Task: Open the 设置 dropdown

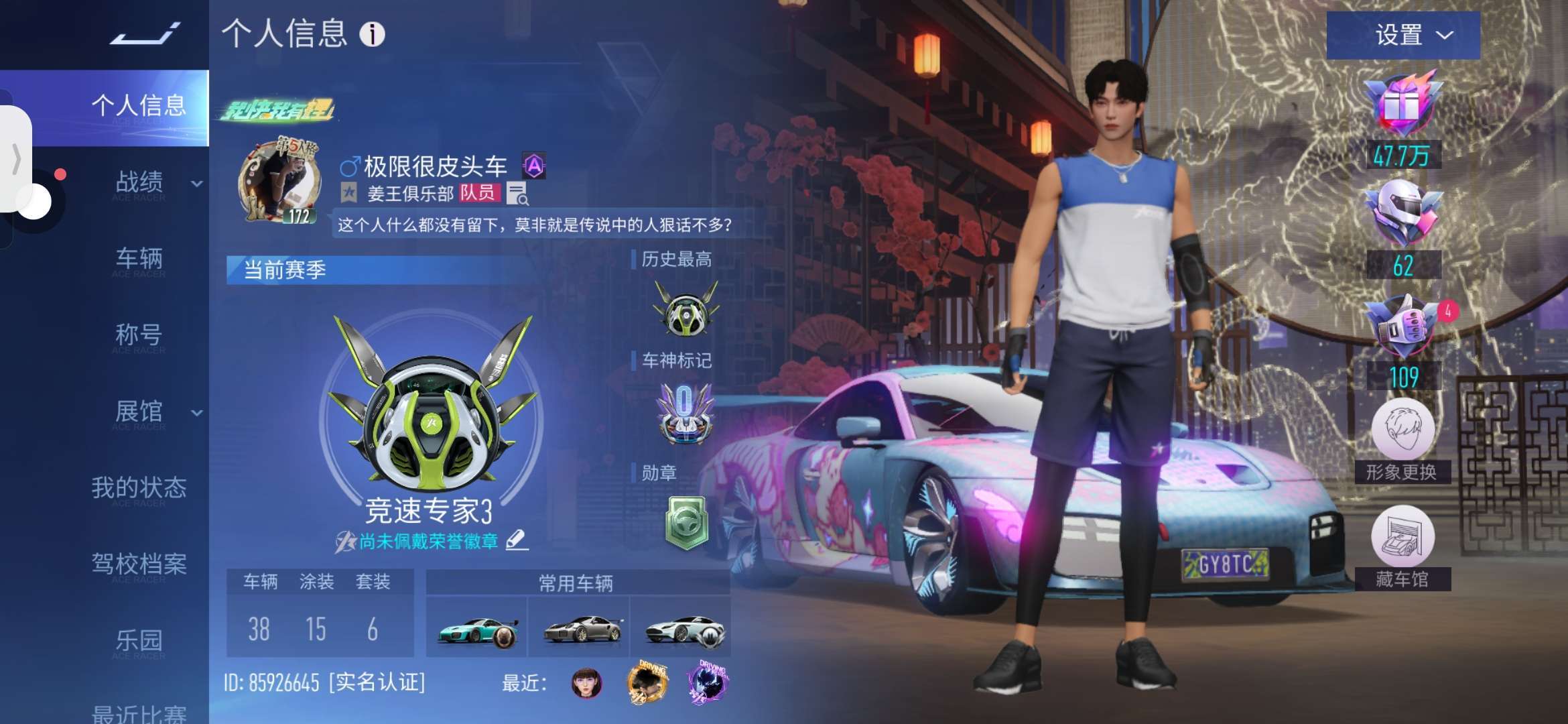Action: pyautogui.click(x=1403, y=35)
